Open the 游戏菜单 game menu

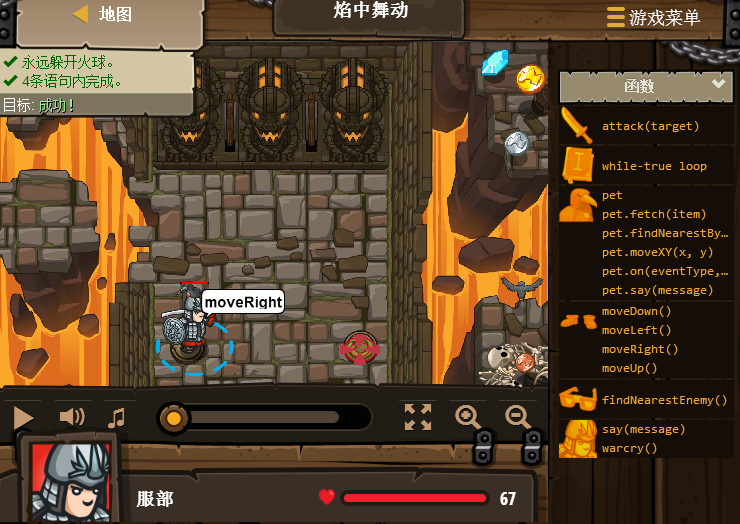(x=653, y=17)
